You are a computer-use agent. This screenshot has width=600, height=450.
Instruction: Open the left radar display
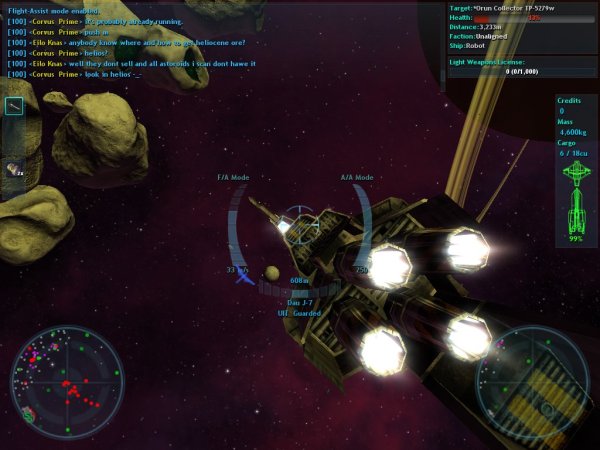[x=66, y=380]
